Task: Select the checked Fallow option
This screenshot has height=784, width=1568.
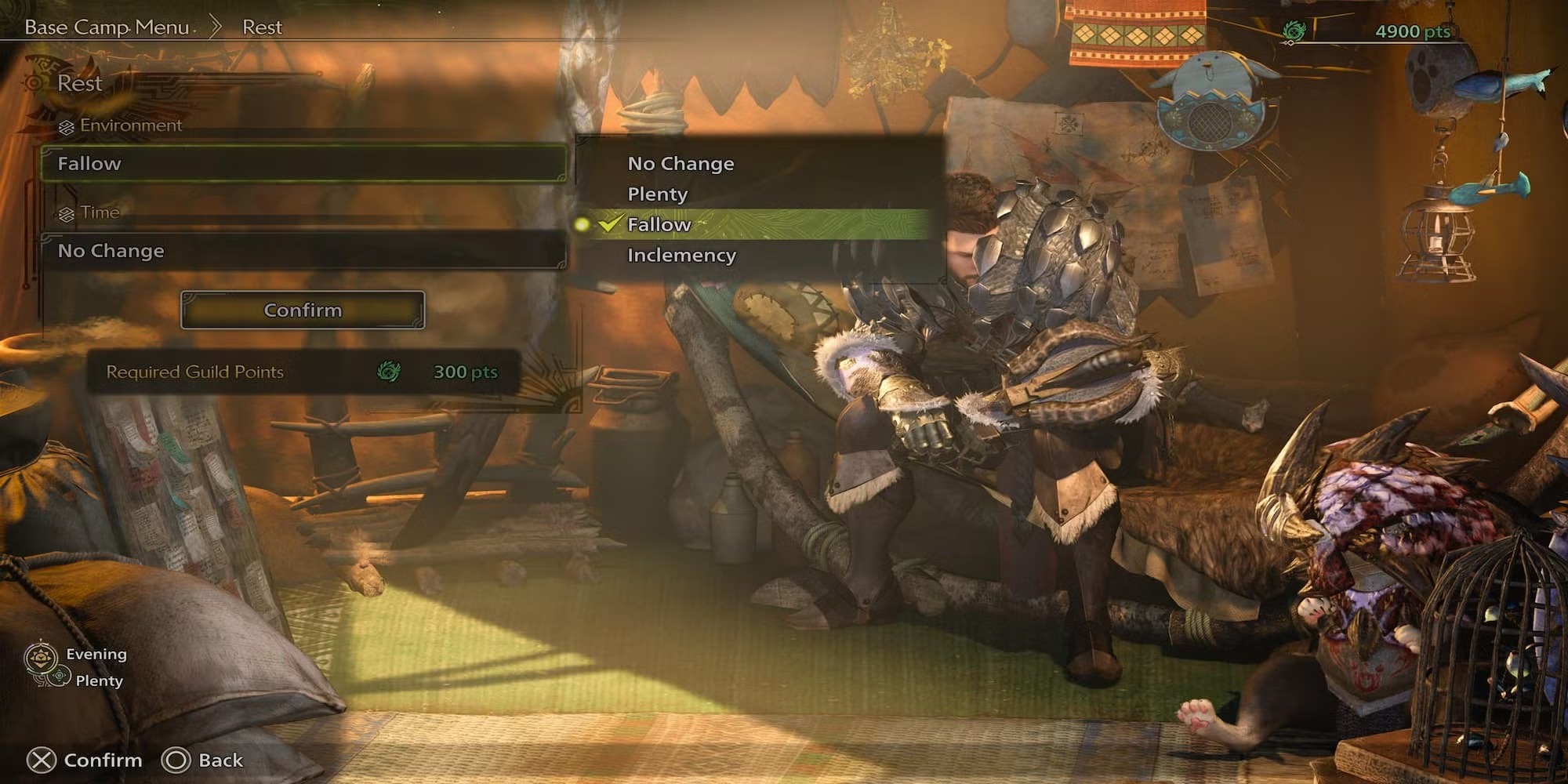Action: pyautogui.click(x=659, y=225)
